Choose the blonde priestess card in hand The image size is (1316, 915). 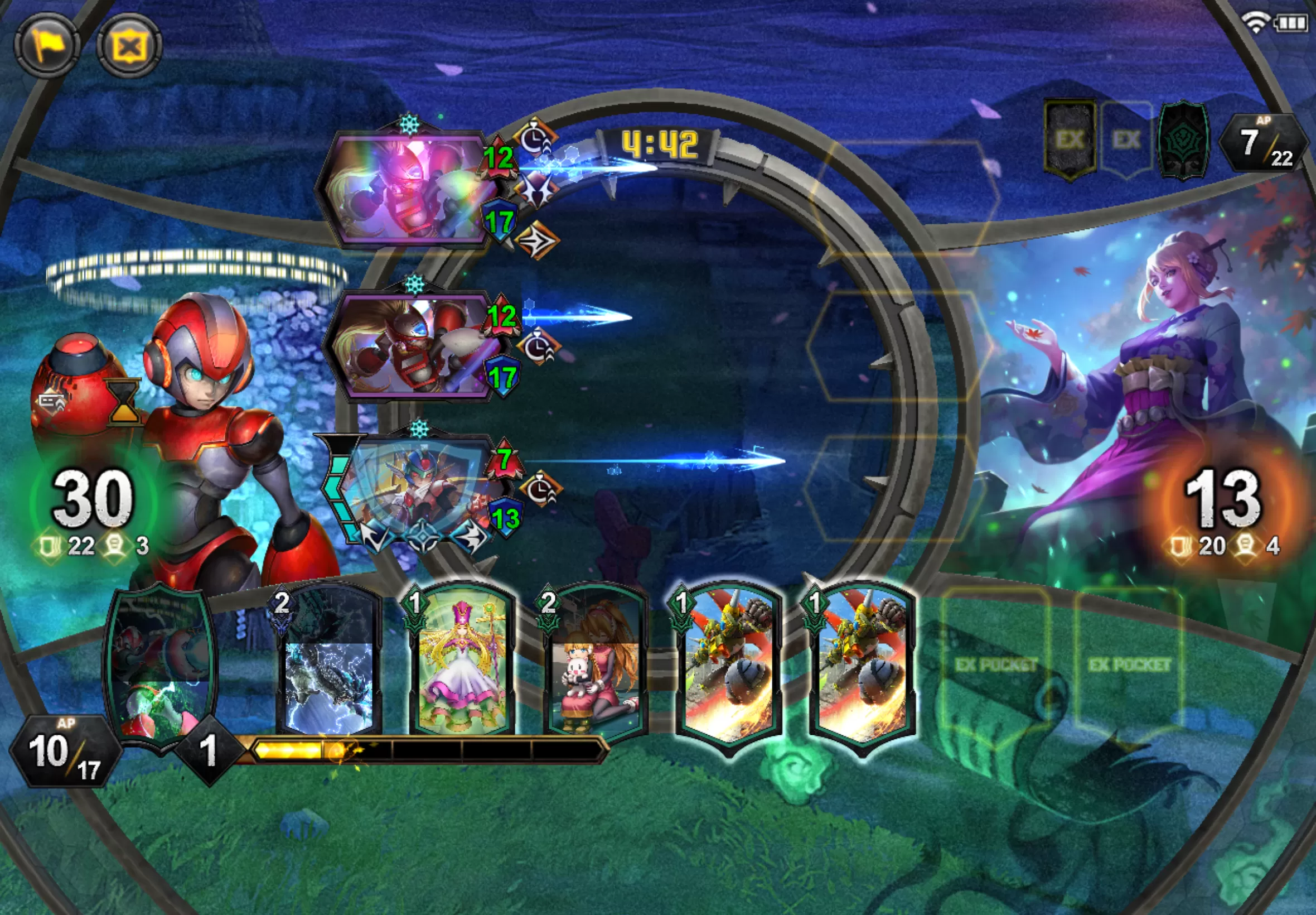click(x=462, y=665)
